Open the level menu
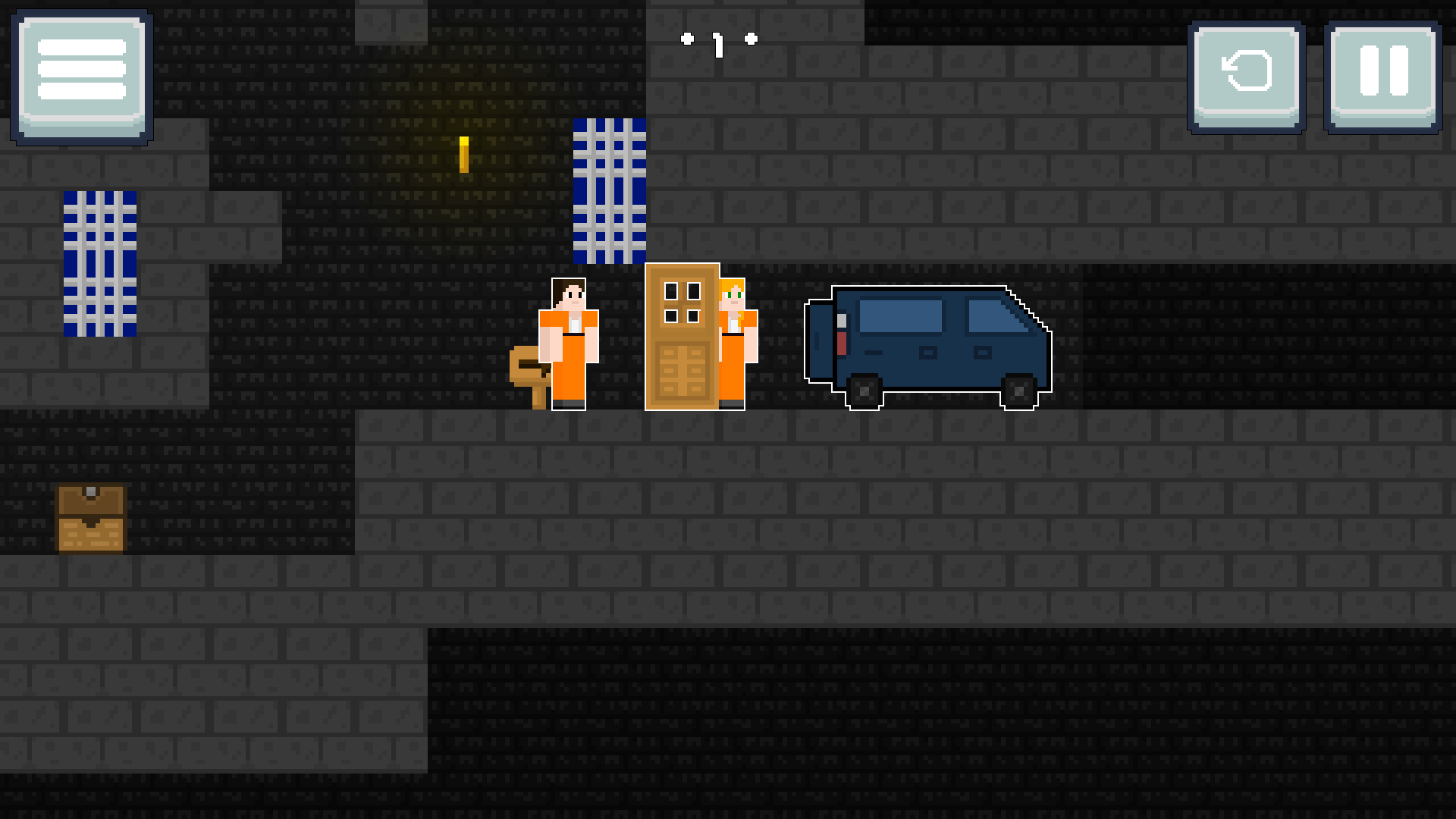This screenshot has width=1456, height=819. 80,74
